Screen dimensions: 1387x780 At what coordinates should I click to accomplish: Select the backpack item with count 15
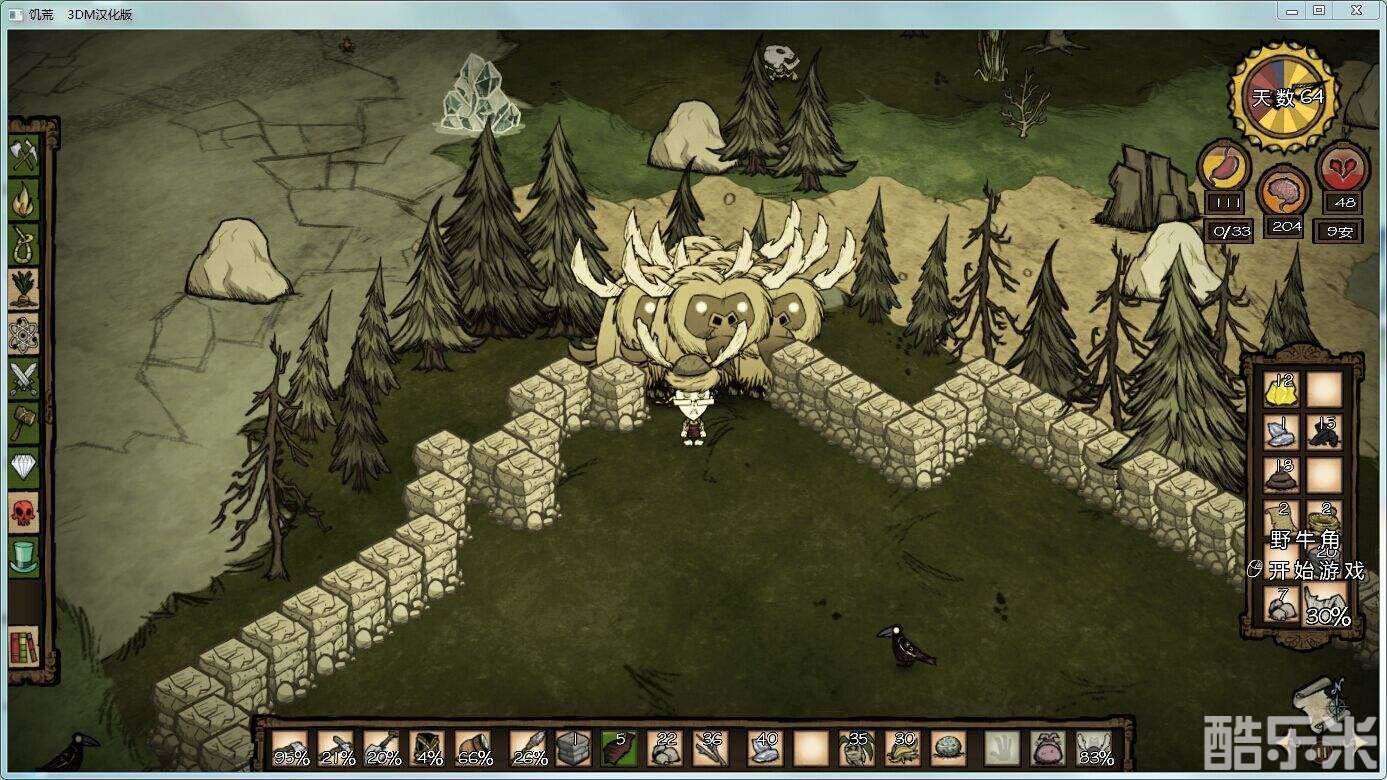pyautogui.click(x=1324, y=432)
